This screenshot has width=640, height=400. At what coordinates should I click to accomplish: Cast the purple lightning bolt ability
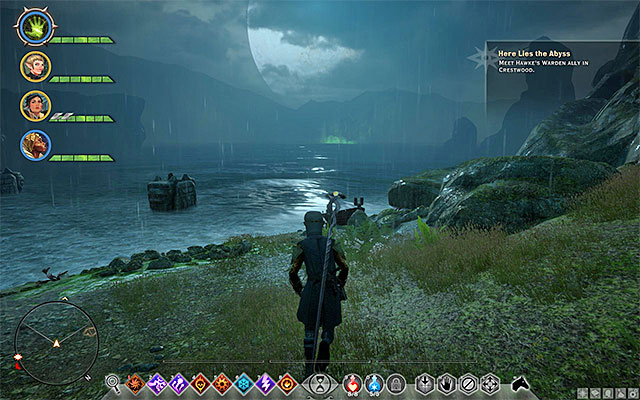tap(266, 382)
